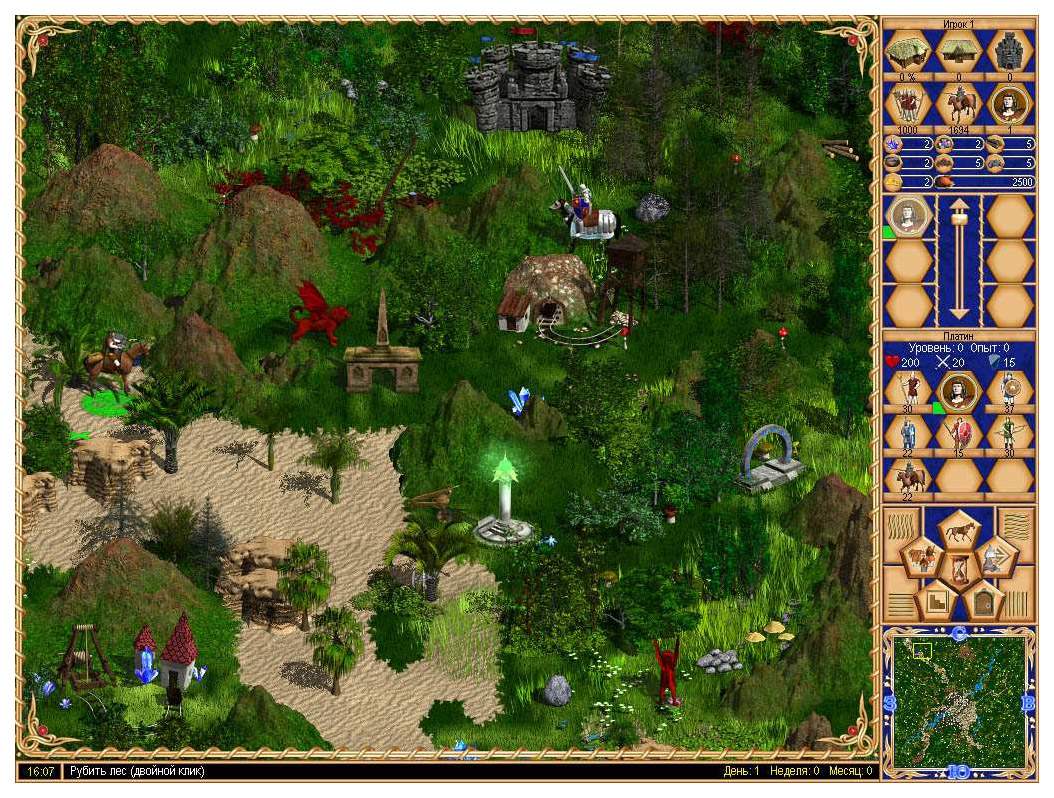Open the wooden door icon button
The image size is (1054, 798).
point(985,601)
